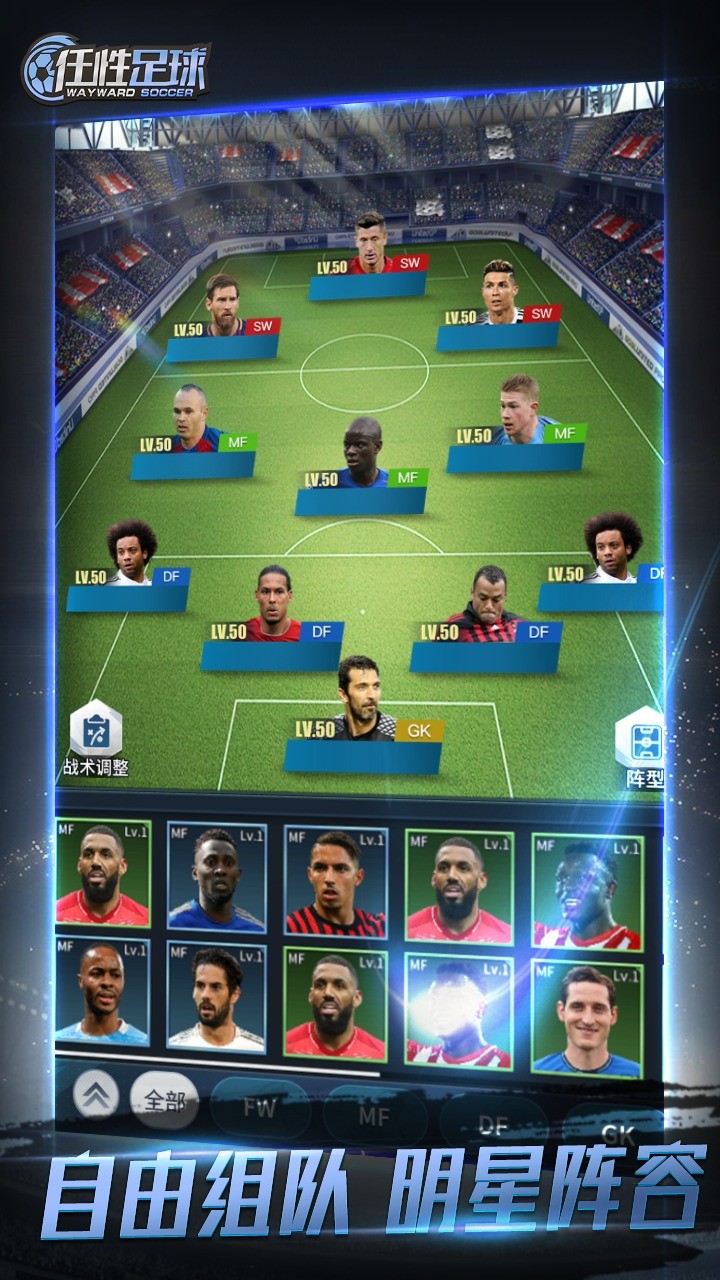720x1280 pixels.
Task: Pick bench card of bearded white-shirt player
Action: coord(217,997)
